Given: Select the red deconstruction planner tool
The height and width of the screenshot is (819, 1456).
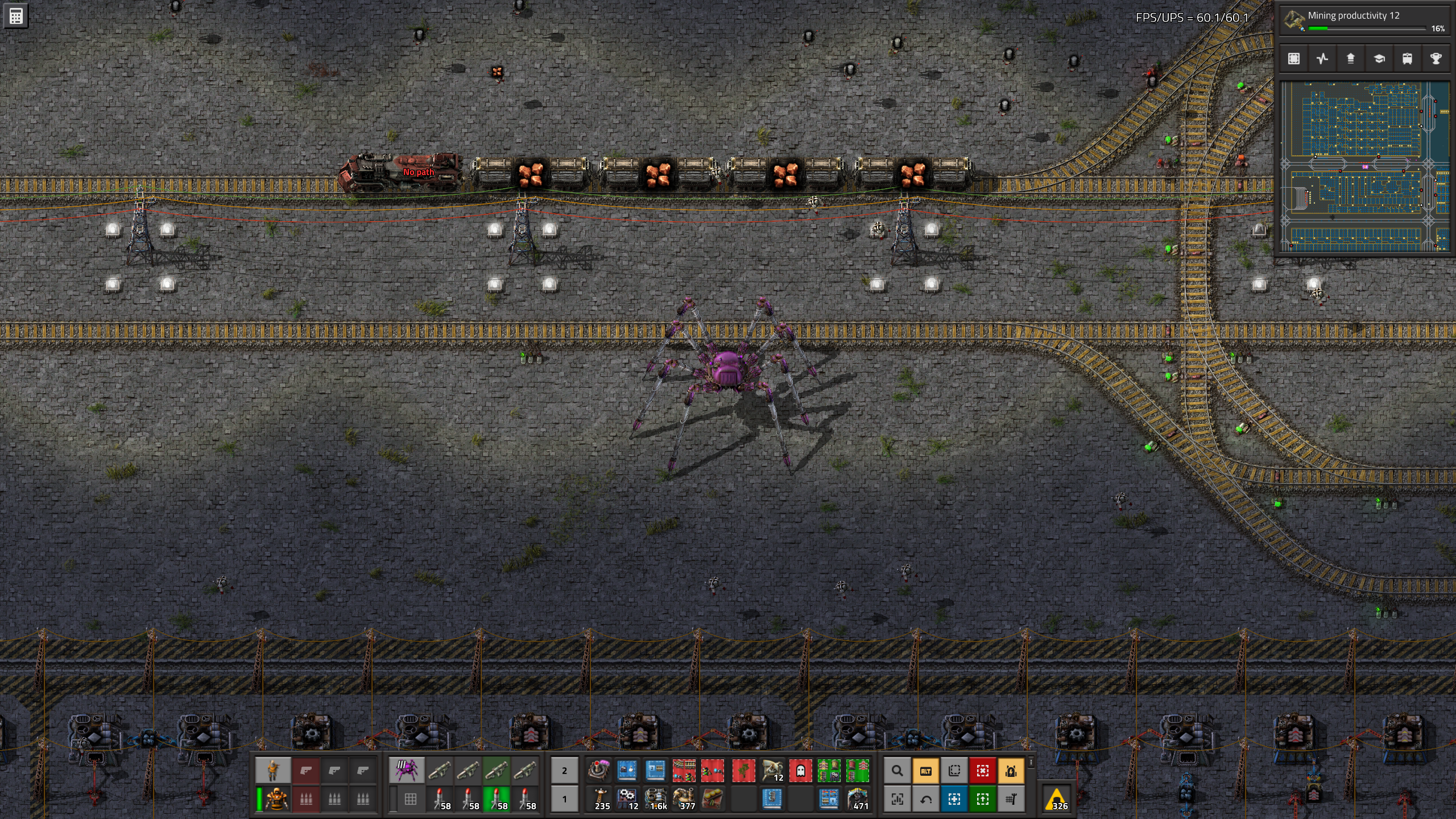Looking at the screenshot, I should [x=982, y=771].
